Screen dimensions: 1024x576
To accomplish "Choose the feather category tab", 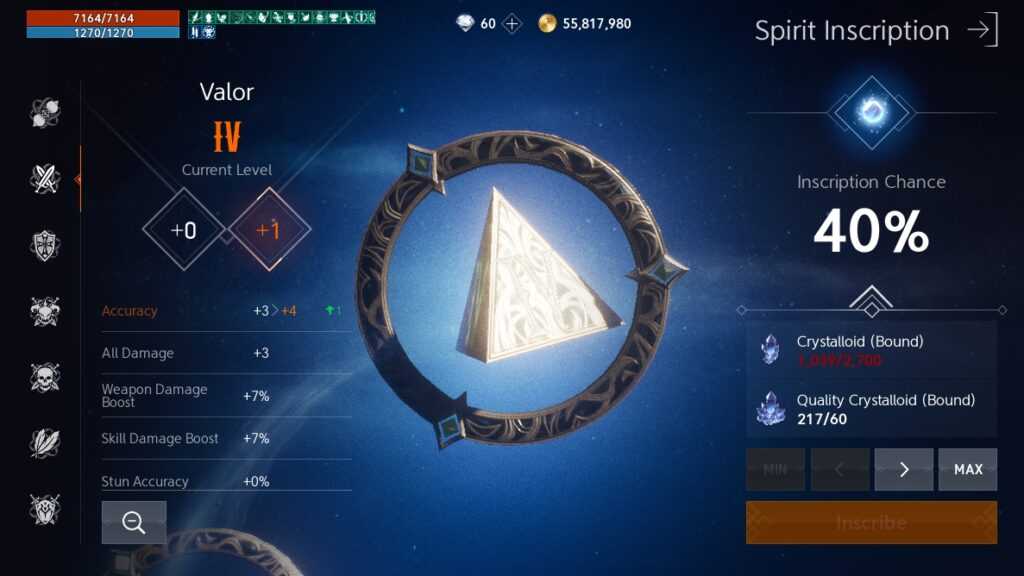I will coord(45,443).
